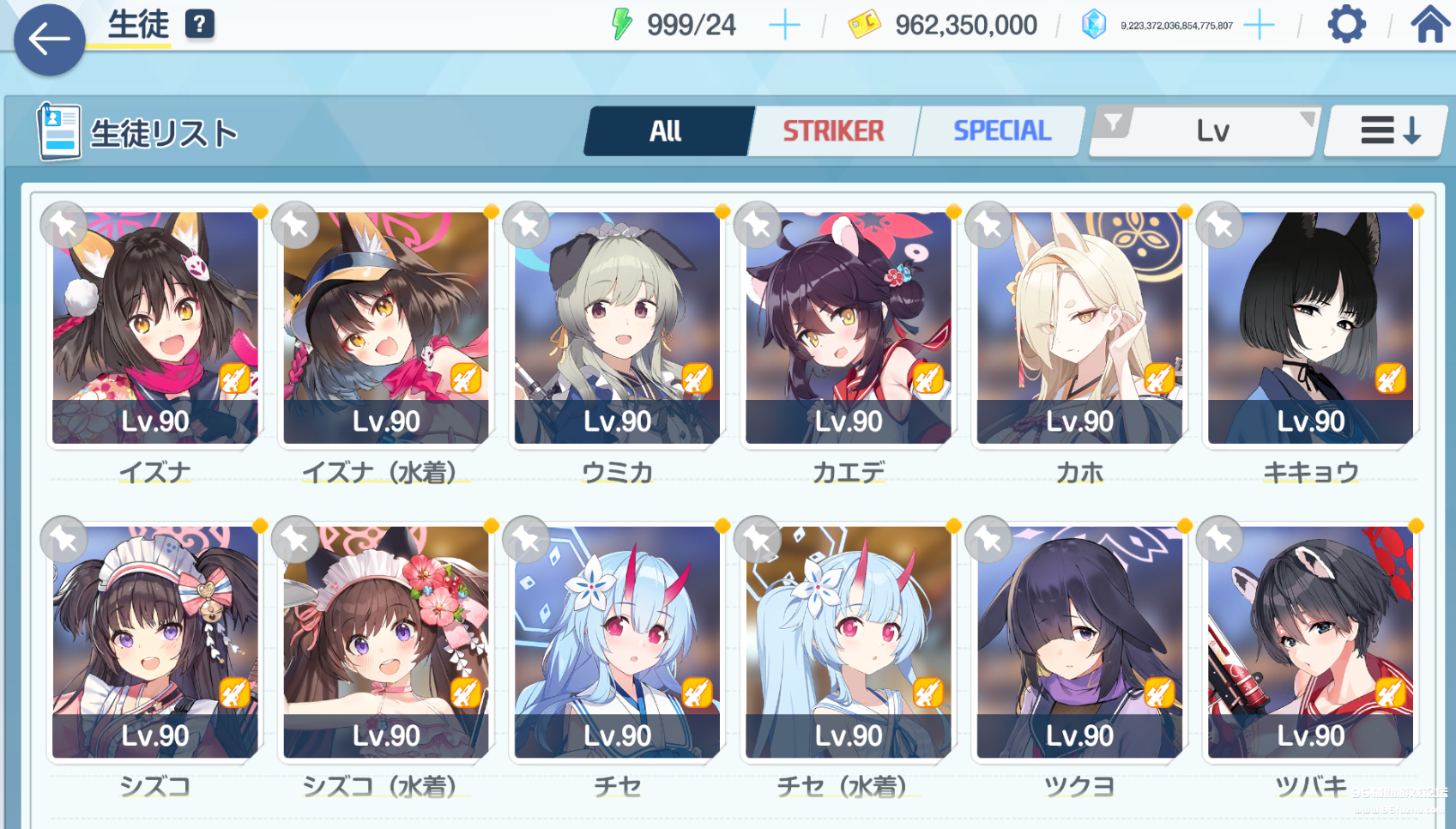The image size is (1456, 829).
Task: Add energy with the plus button
Action: coord(784,26)
